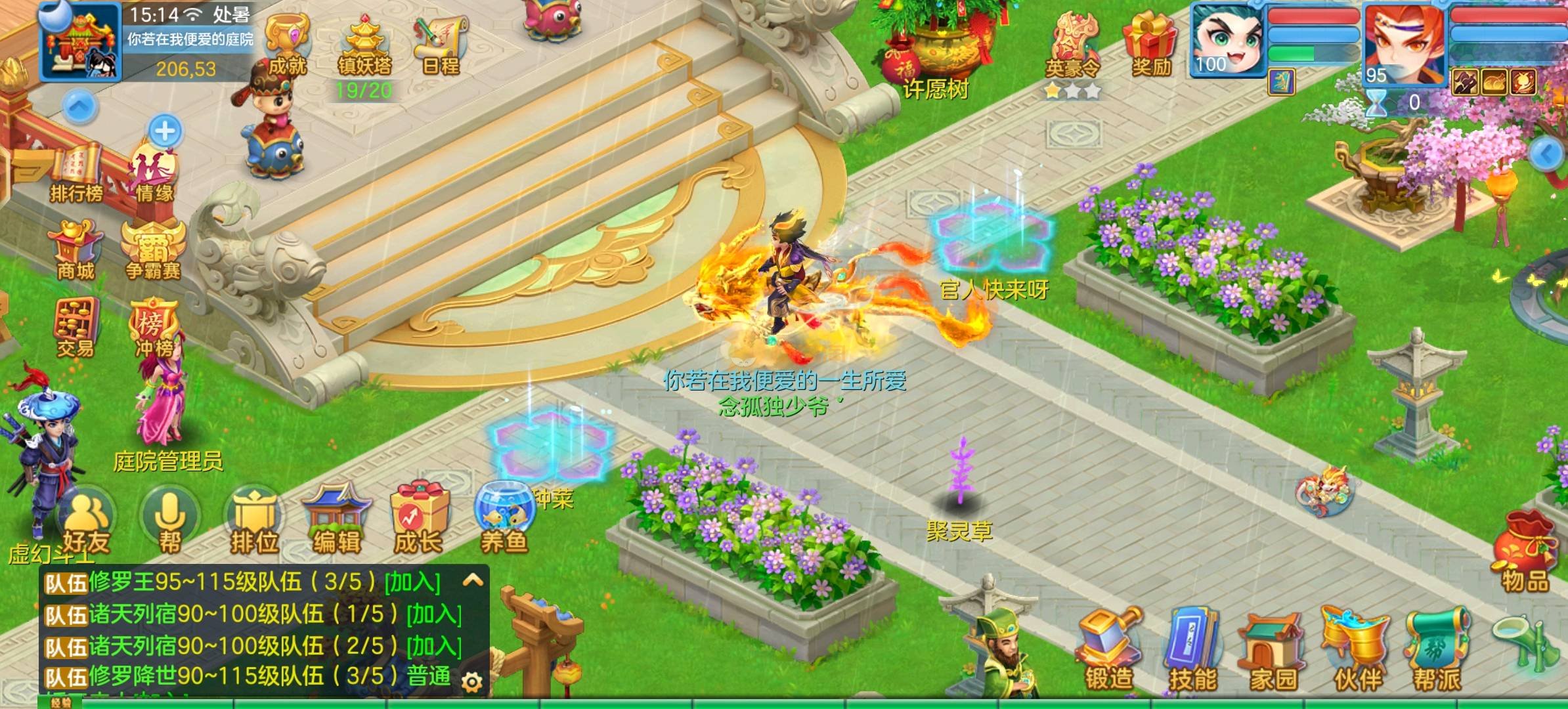Open chat settings gear icon
Viewport: 1568px width, 709px height.
coord(471,682)
